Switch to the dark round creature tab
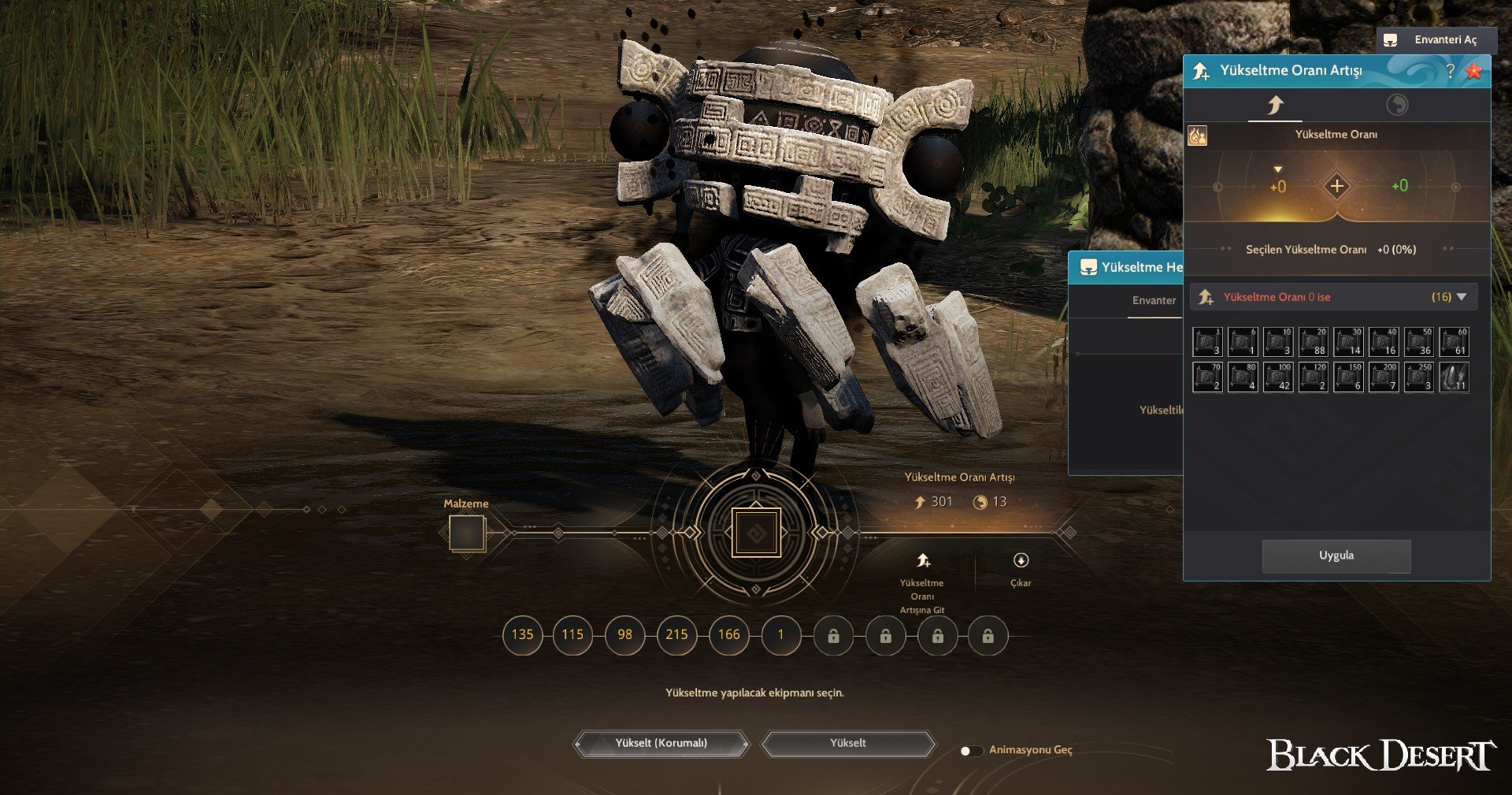1512x795 pixels. pyautogui.click(x=1397, y=105)
